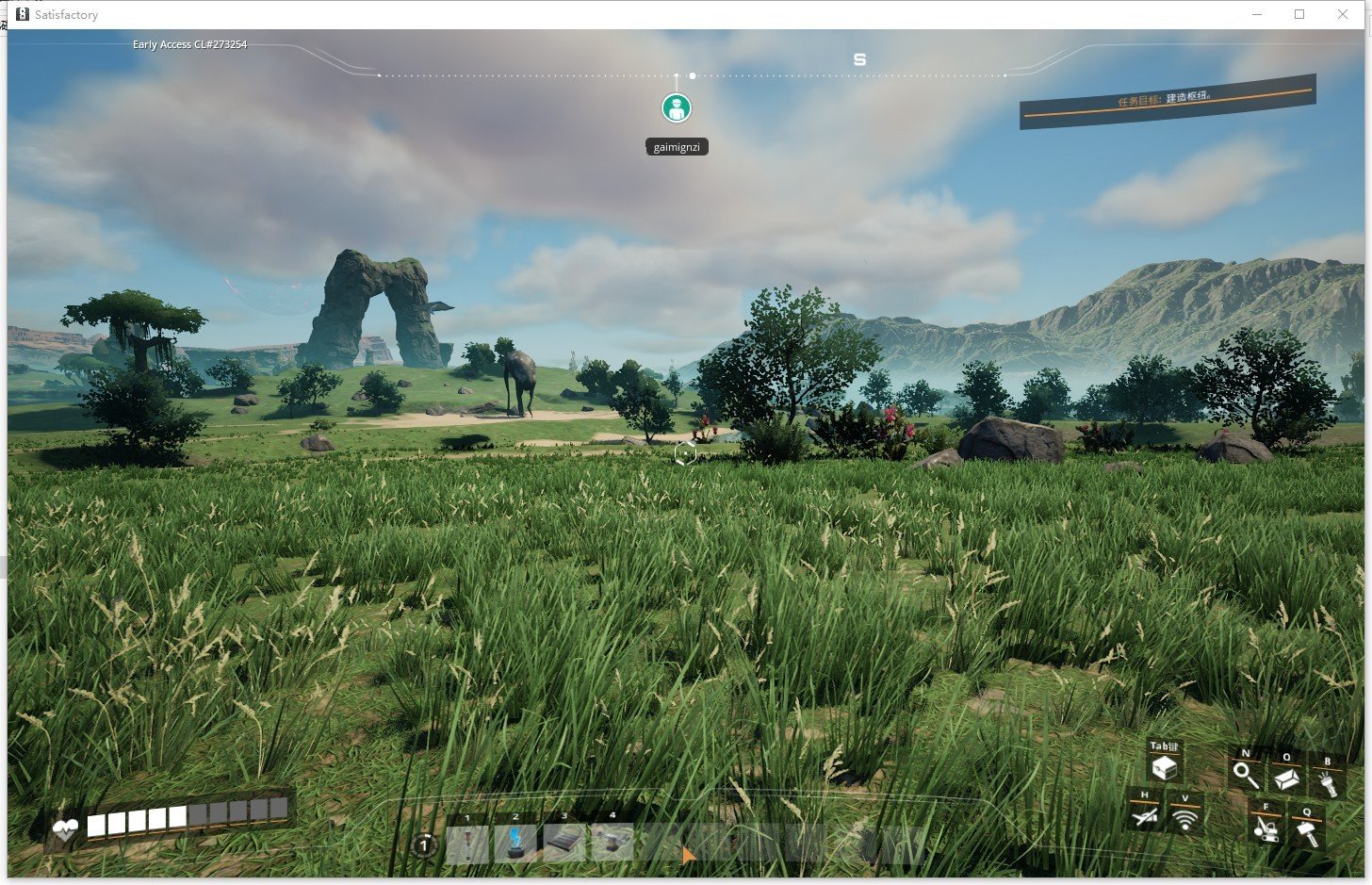This screenshot has height=885, width=1372.
Task: Select the xeno-zapper in hotbar slot 1
Action: [x=468, y=842]
